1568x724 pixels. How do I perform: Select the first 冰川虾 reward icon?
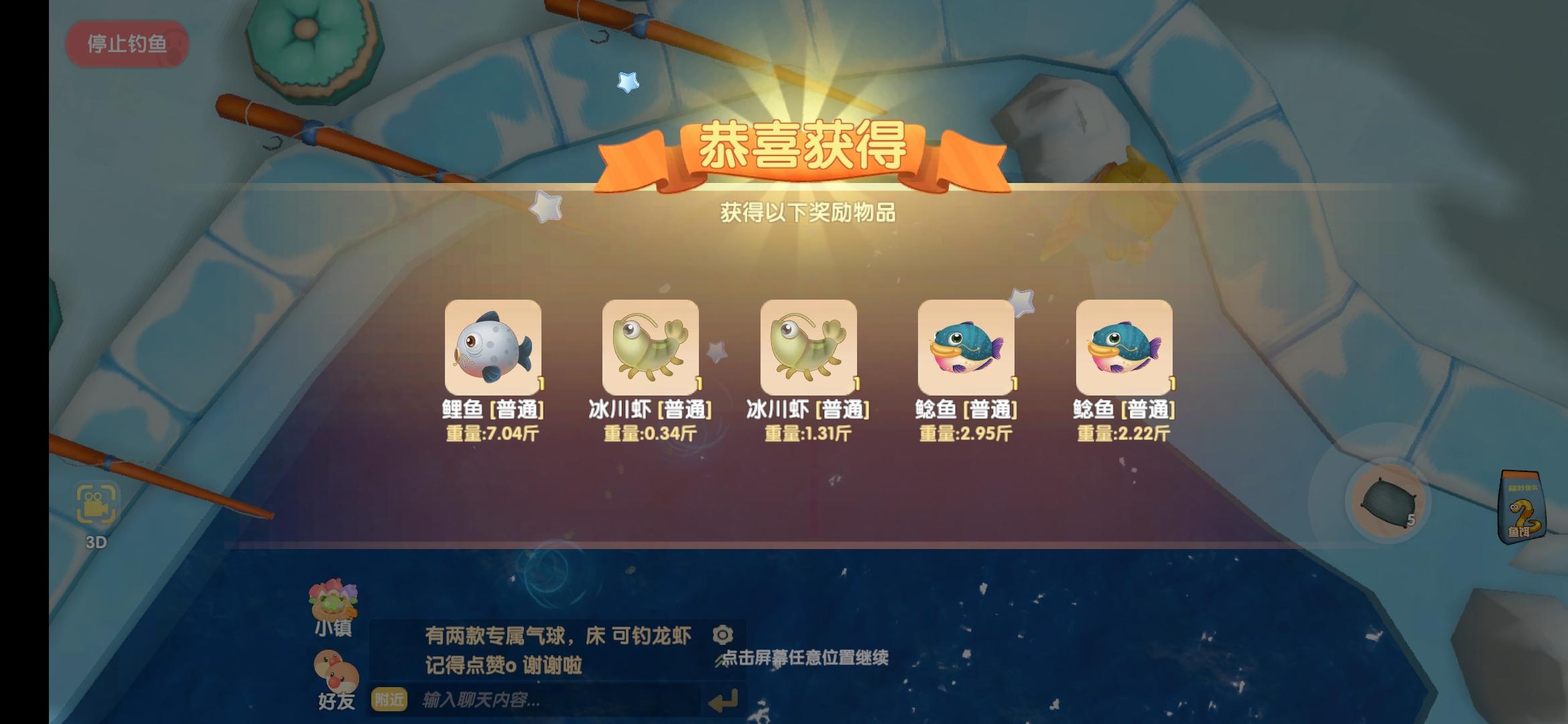[651, 349]
